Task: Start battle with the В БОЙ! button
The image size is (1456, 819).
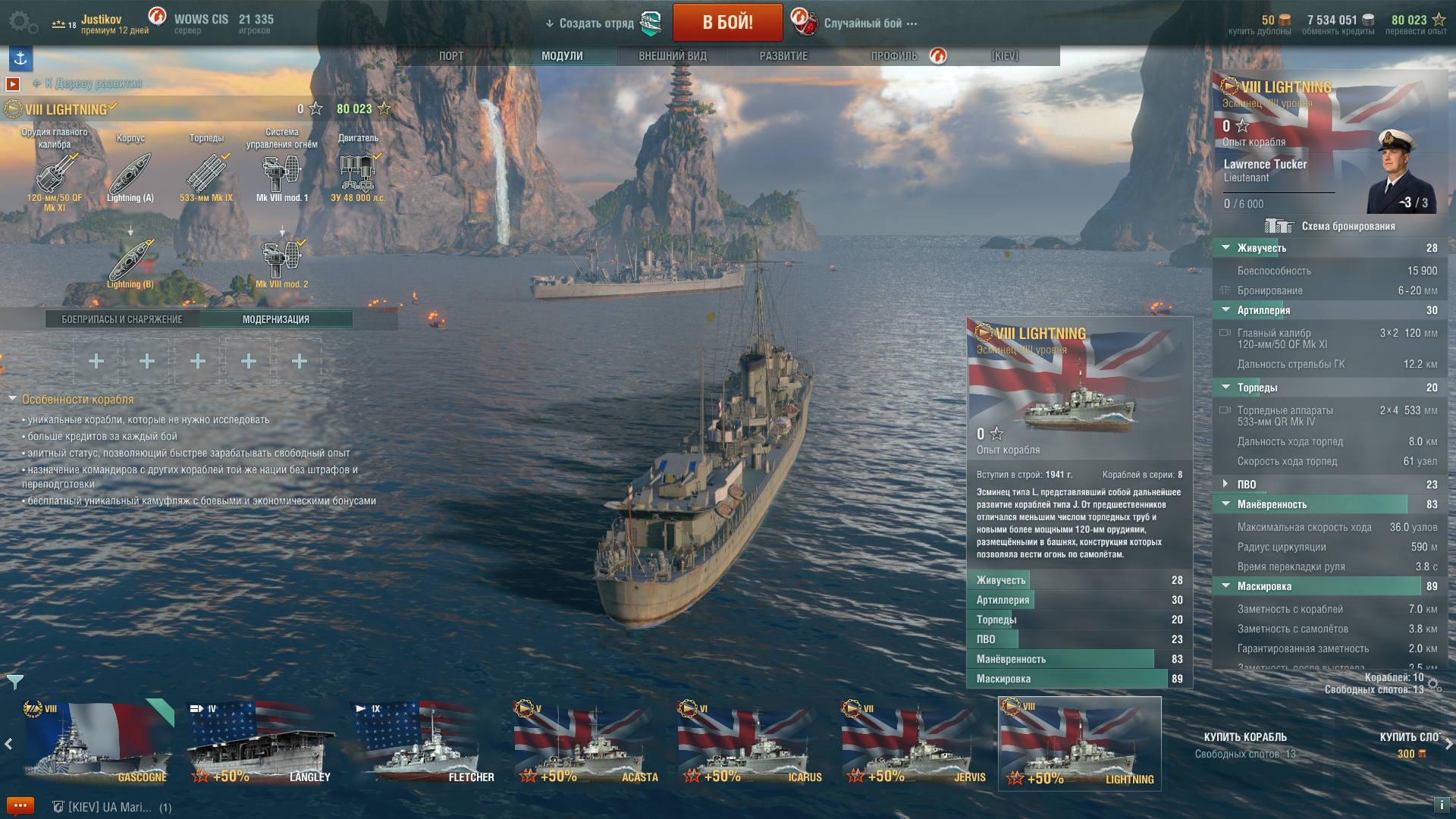Action: tap(727, 22)
